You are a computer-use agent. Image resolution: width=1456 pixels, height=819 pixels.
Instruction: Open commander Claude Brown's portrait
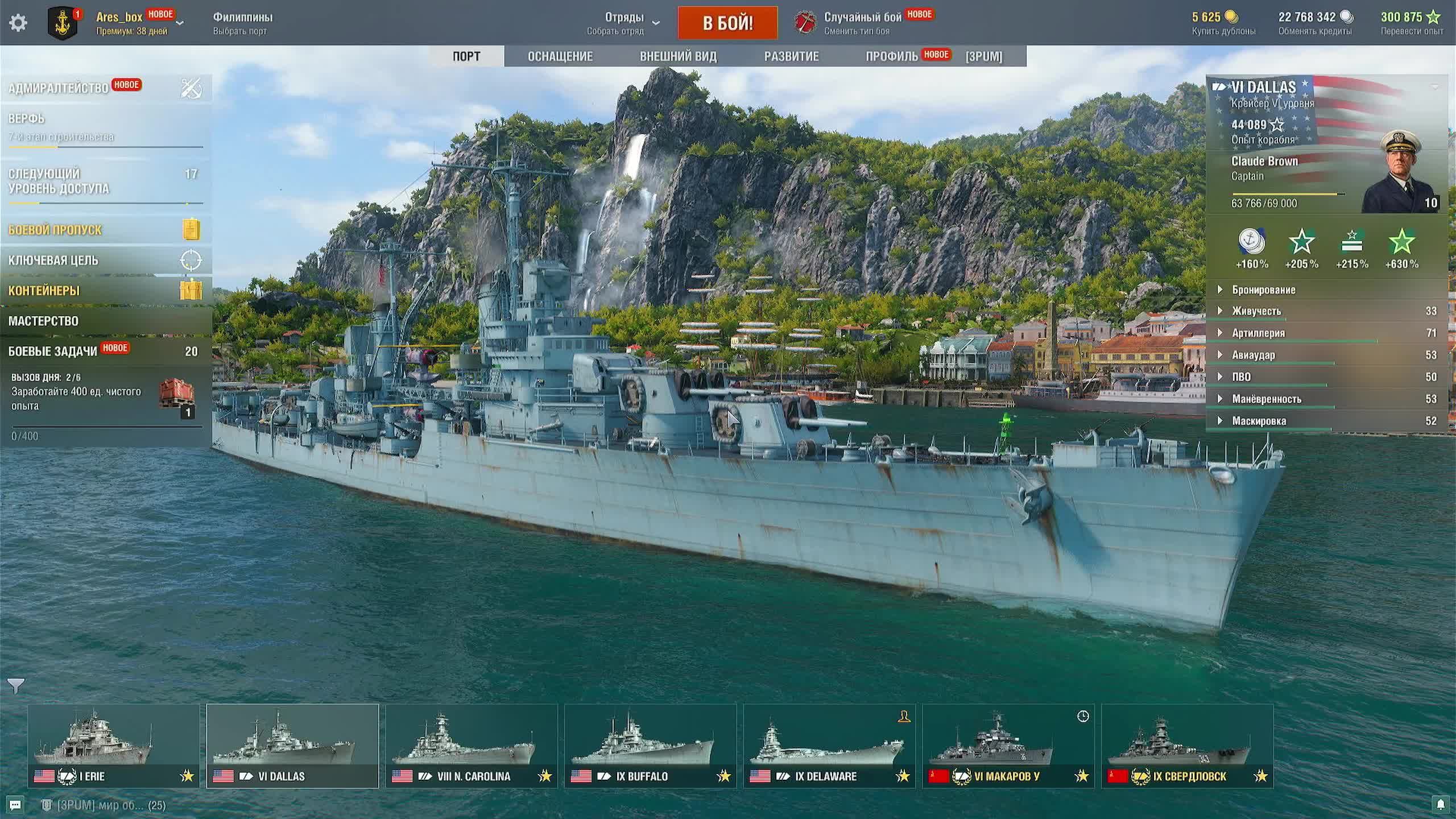(1400, 172)
